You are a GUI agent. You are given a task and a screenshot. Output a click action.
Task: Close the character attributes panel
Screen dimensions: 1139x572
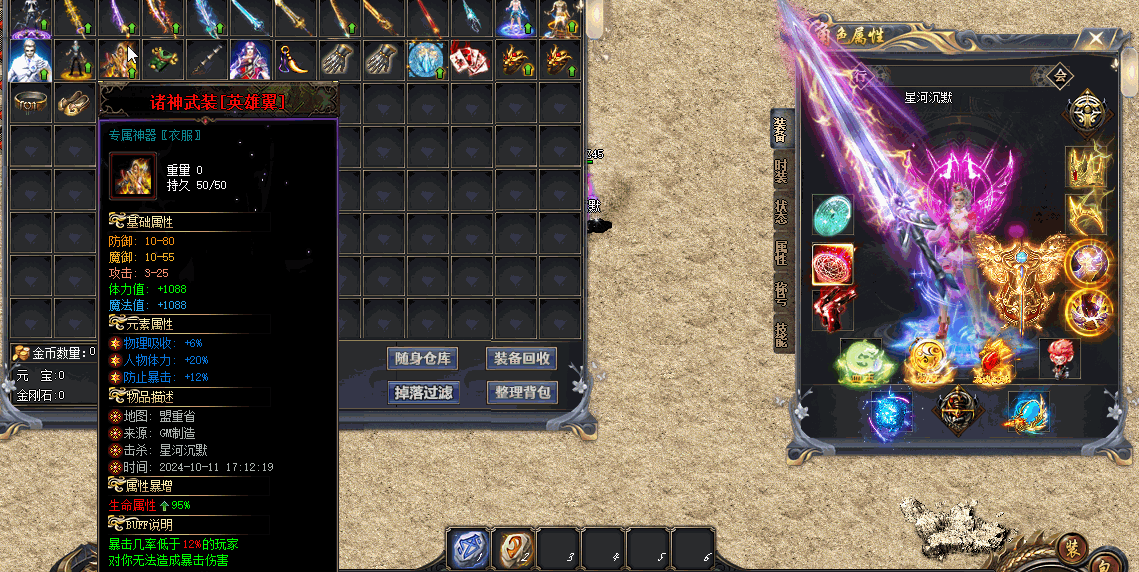pyautogui.click(x=1096, y=40)
